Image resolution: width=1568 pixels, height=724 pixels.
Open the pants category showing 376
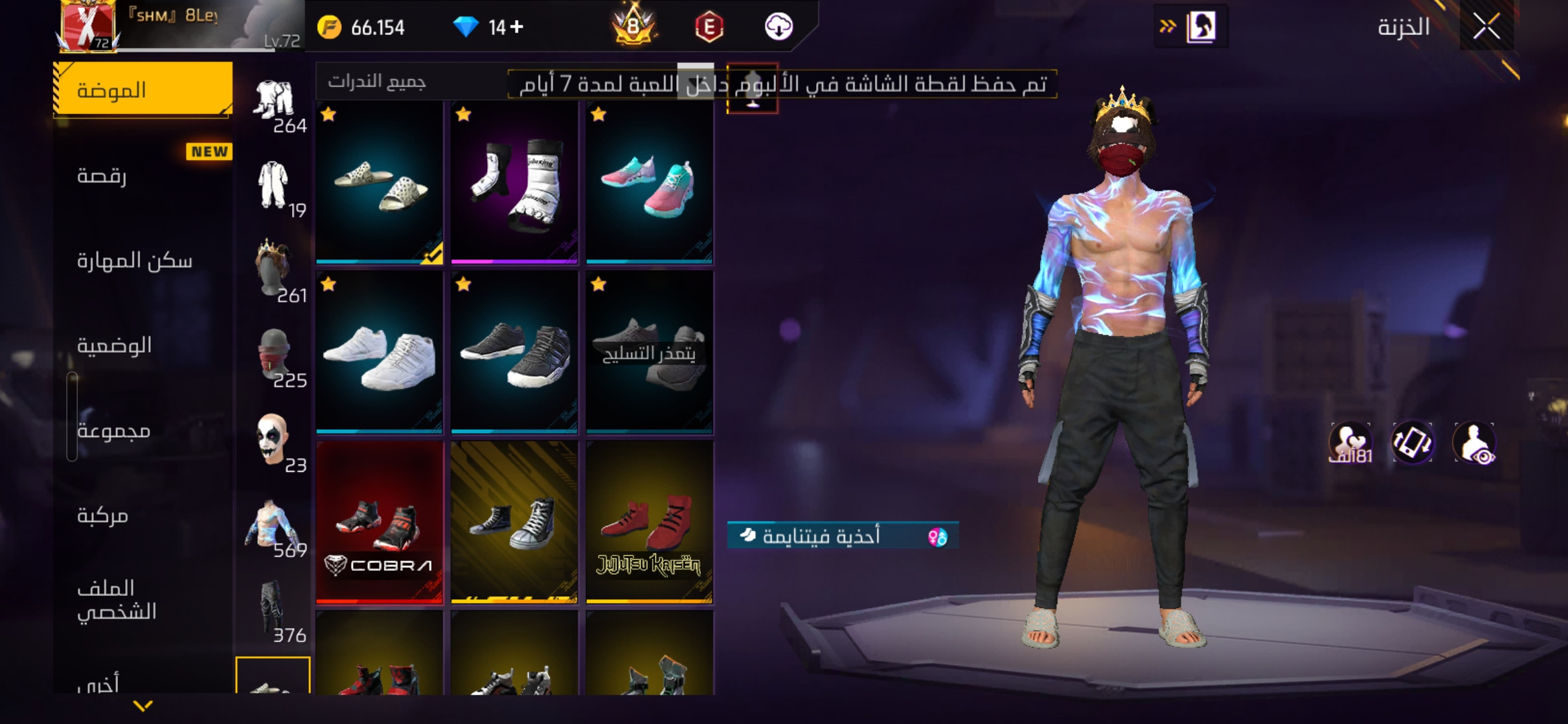pos(275,611)
